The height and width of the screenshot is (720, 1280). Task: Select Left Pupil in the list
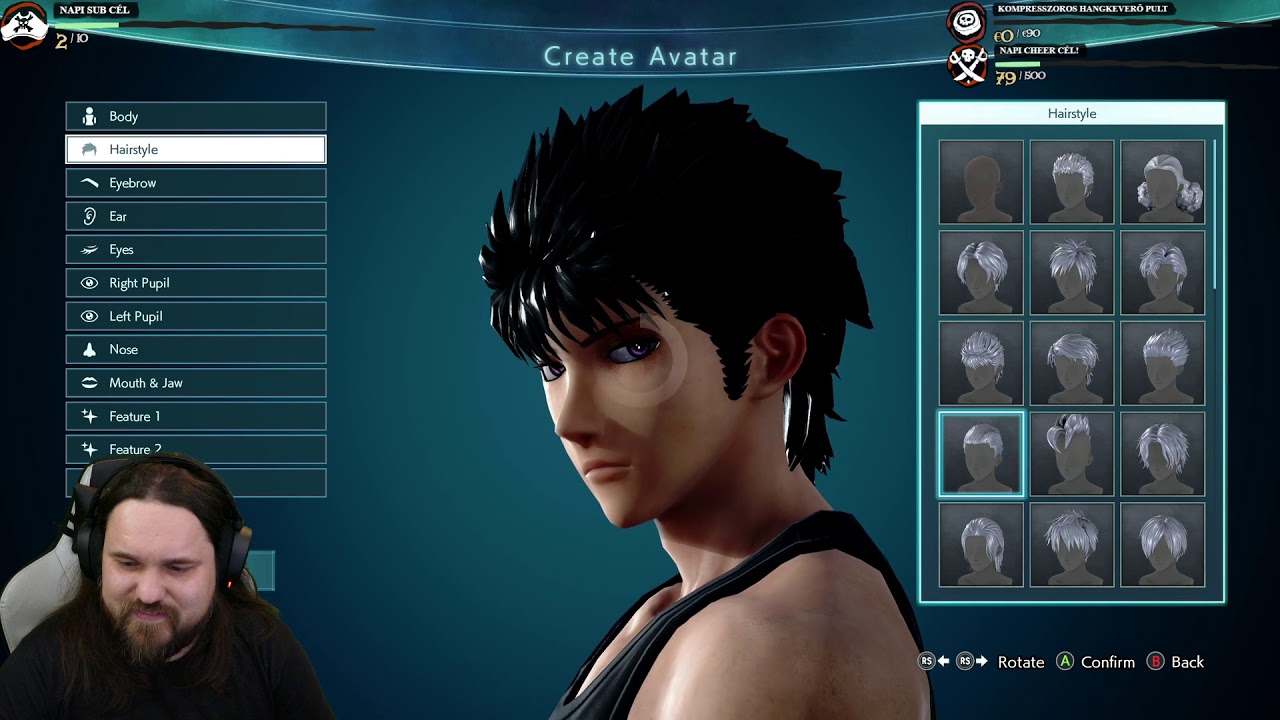tap(196, 316)
